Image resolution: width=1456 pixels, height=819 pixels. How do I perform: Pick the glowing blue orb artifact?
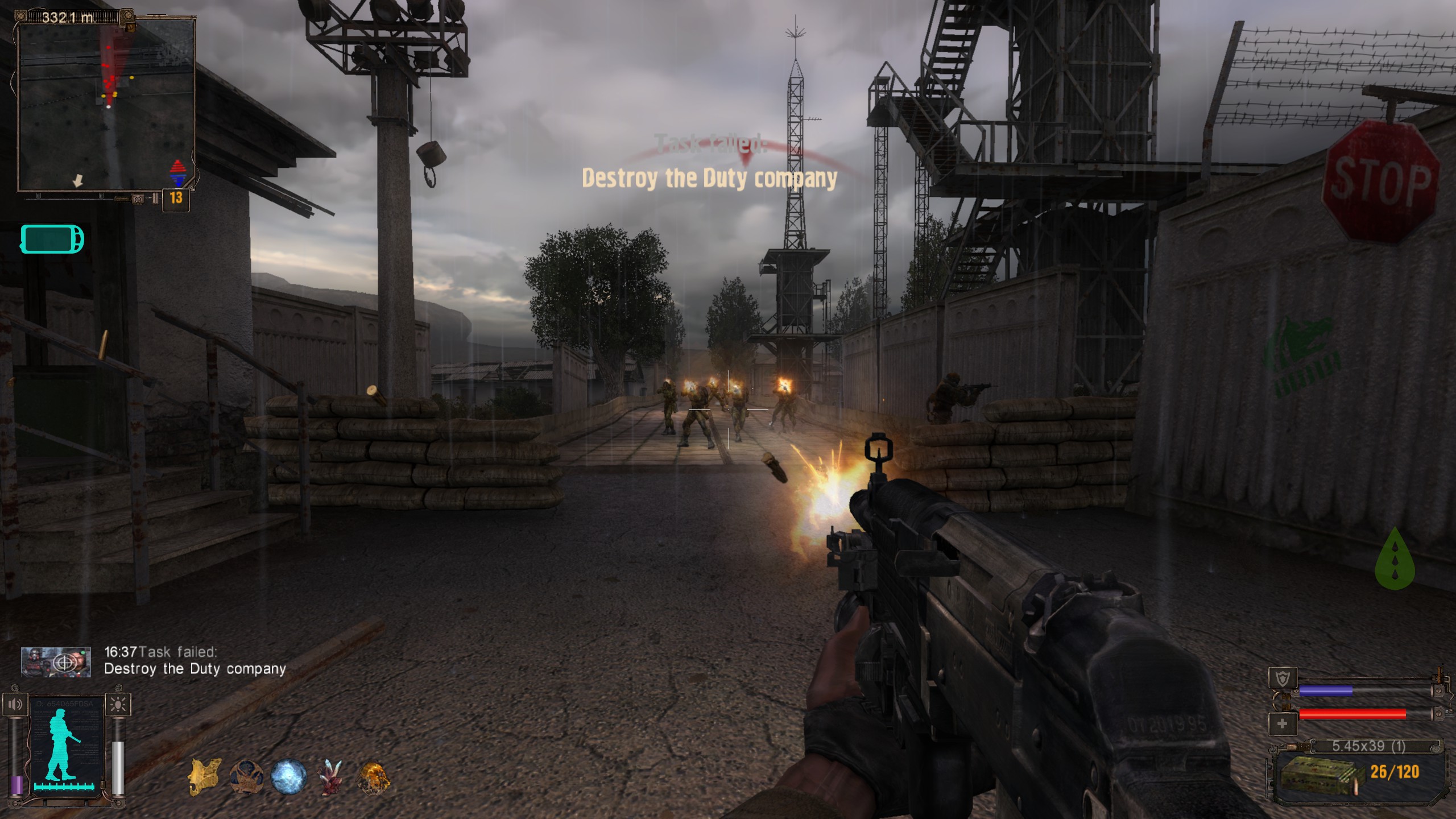(x=288, y=777)
